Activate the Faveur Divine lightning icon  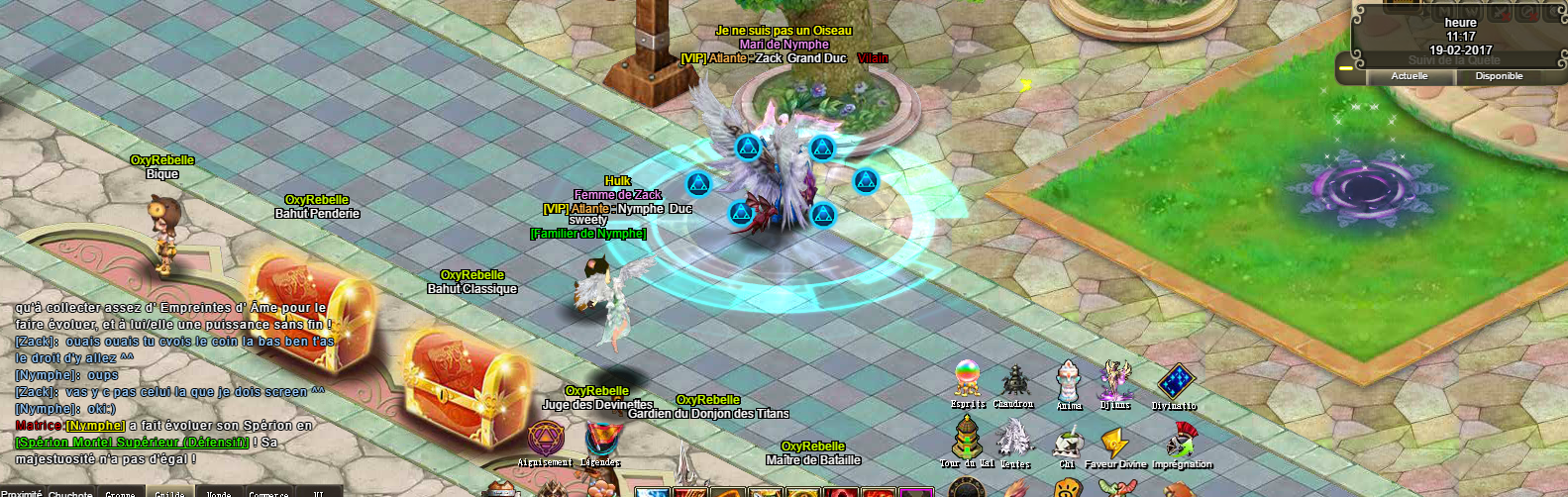(x=1116, y=443)
